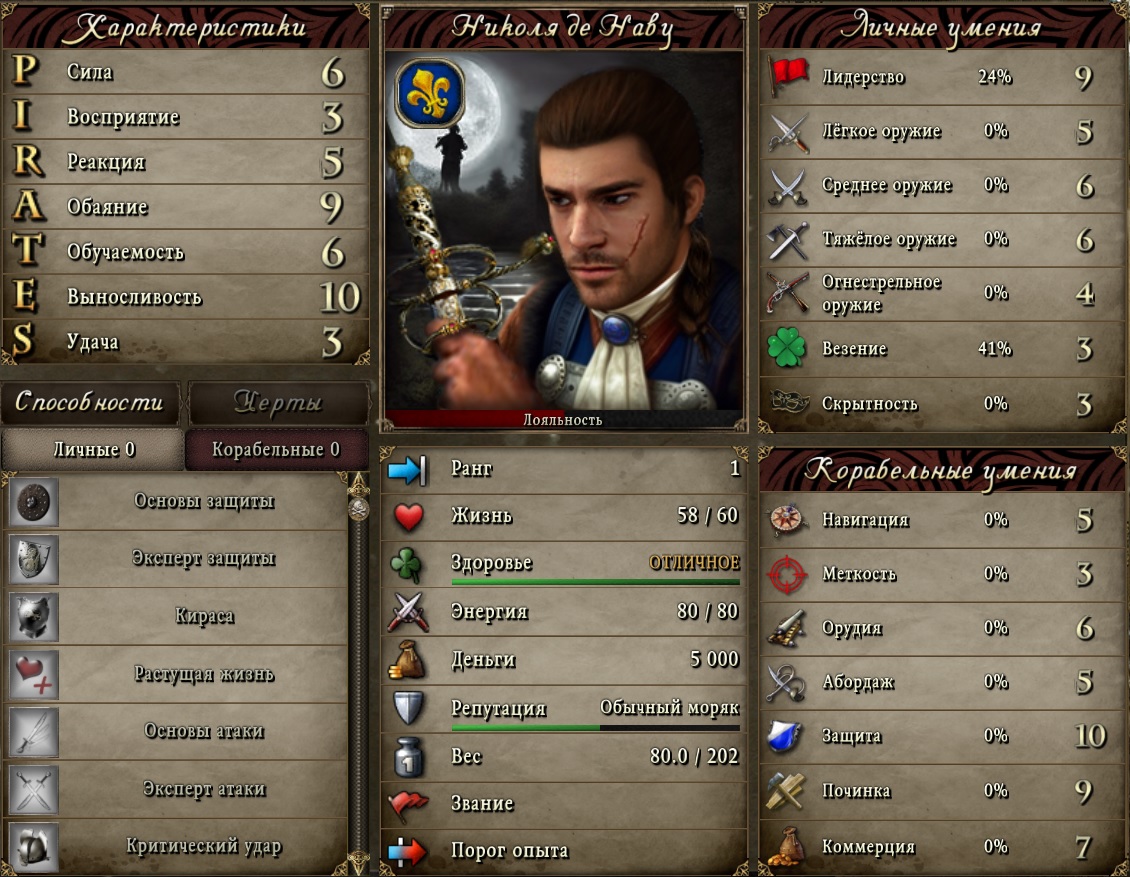The width and height of the screenshot is (1130, 877).
Task: Switch to the Способности tab
Action: pyautogui.click(x=90, y=402)
